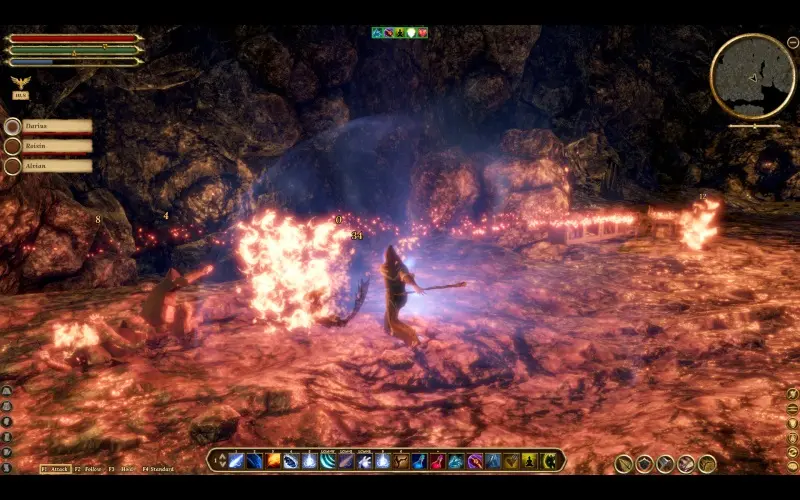Select party member Darius
800x500 pixels.
pos(56,127)
